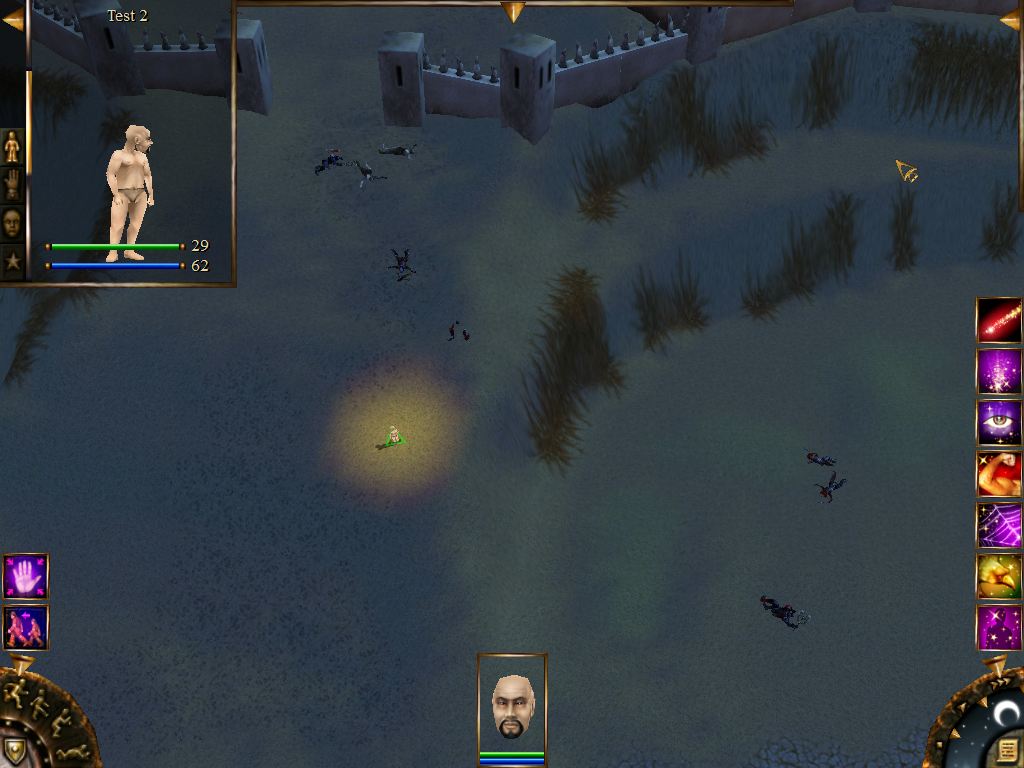Collapse the character panel with the left arrow
Screen dimensions: 1024x768
pos(12,19)
